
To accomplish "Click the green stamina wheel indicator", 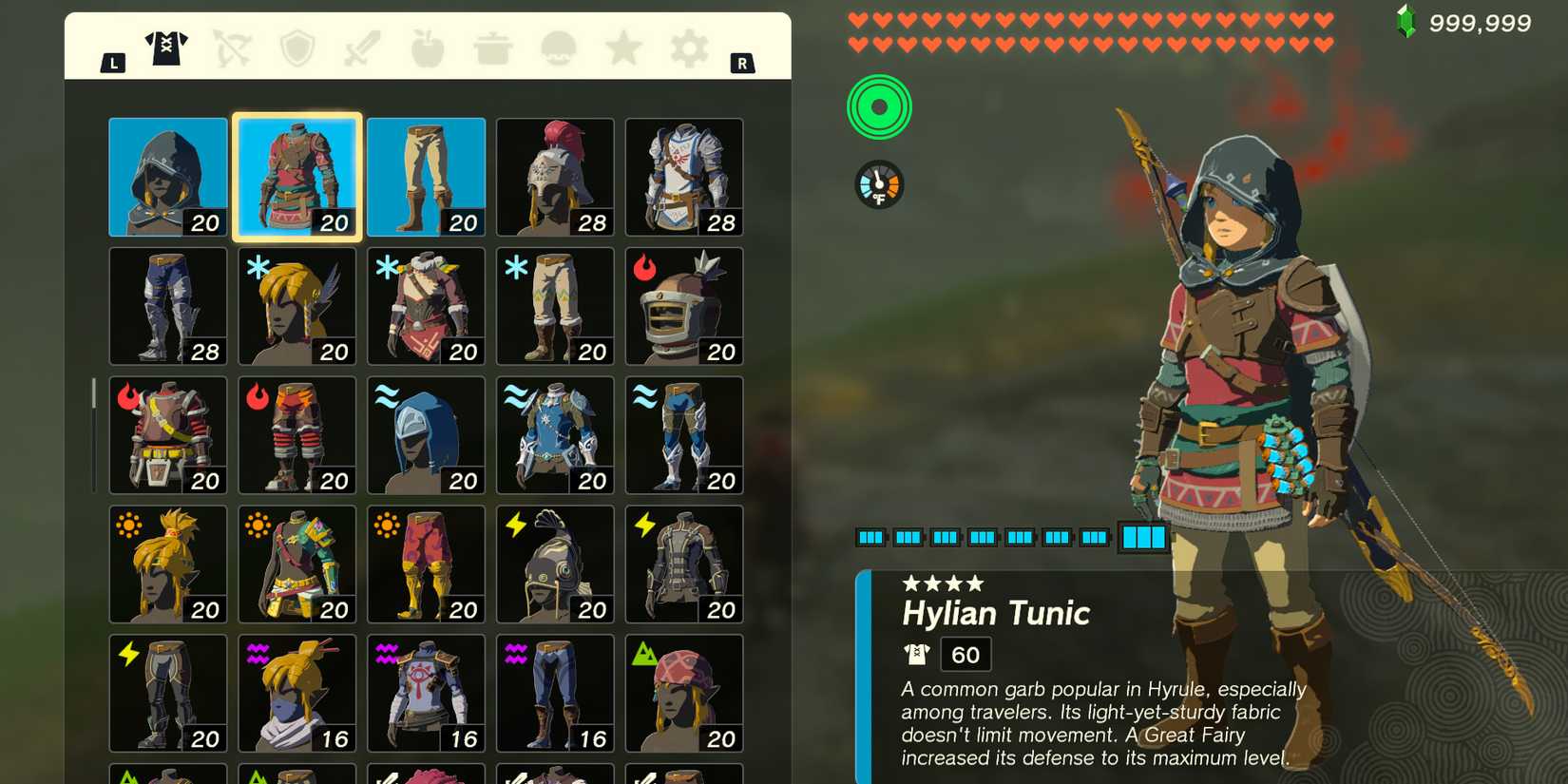I will pos(879,107).
